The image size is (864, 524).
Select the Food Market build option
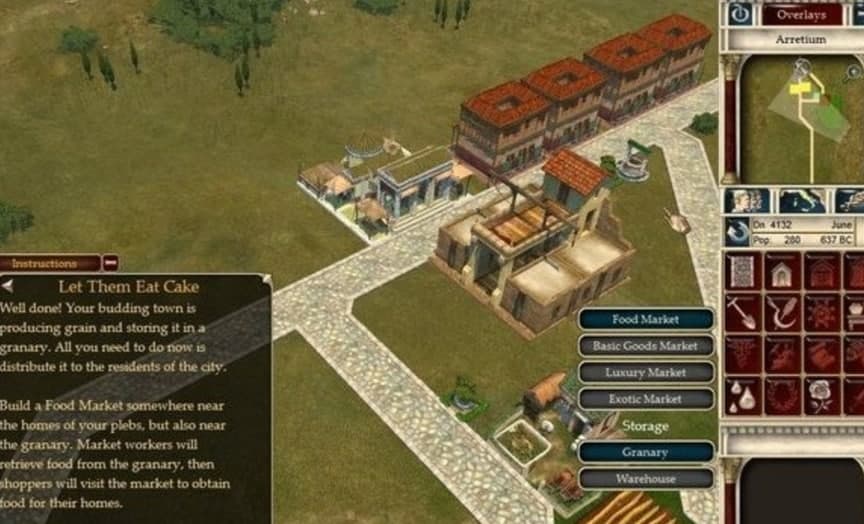[x=646, y=320]
